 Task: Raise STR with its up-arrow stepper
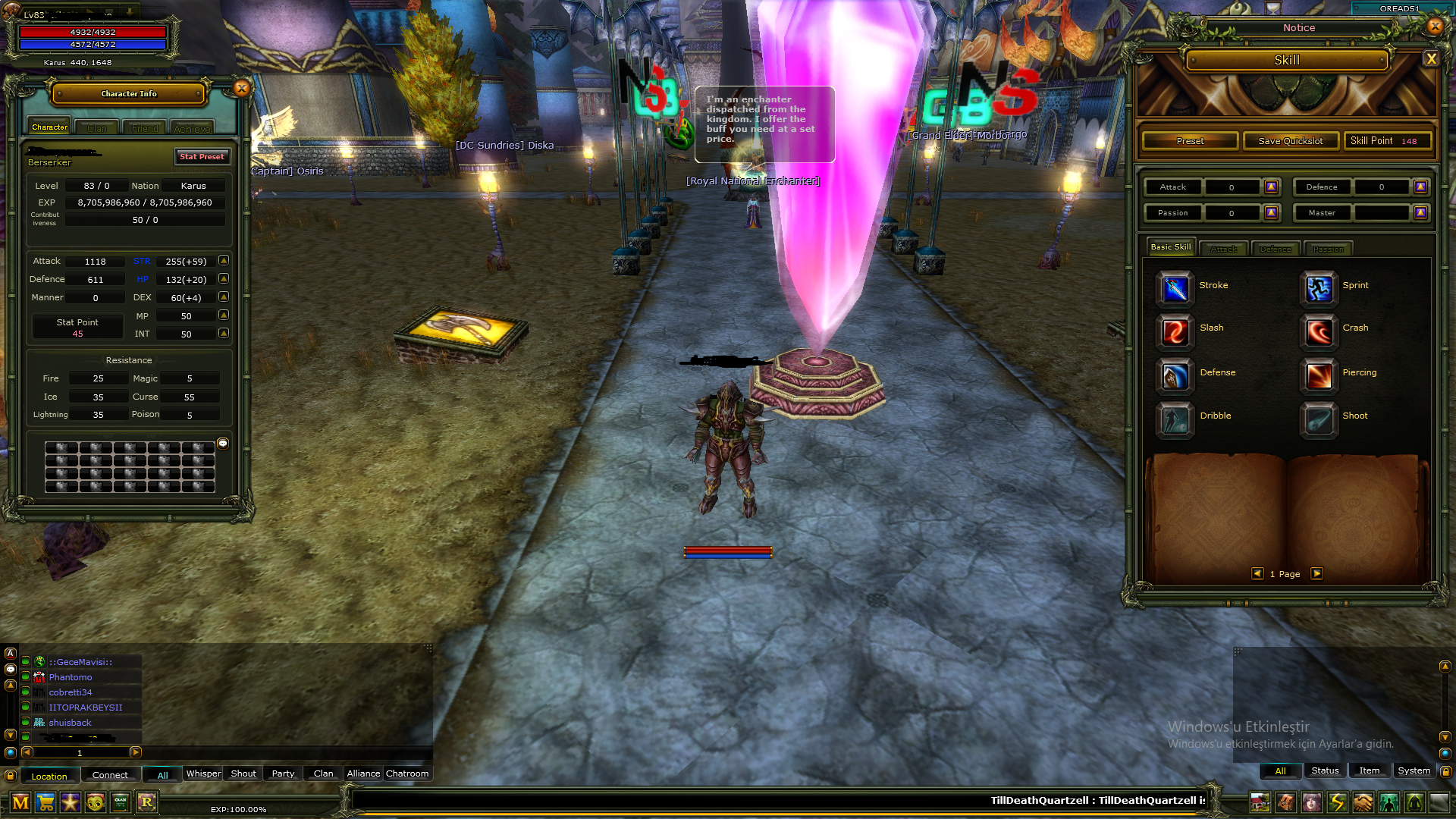pyautogui.click(x=223, y=260)
